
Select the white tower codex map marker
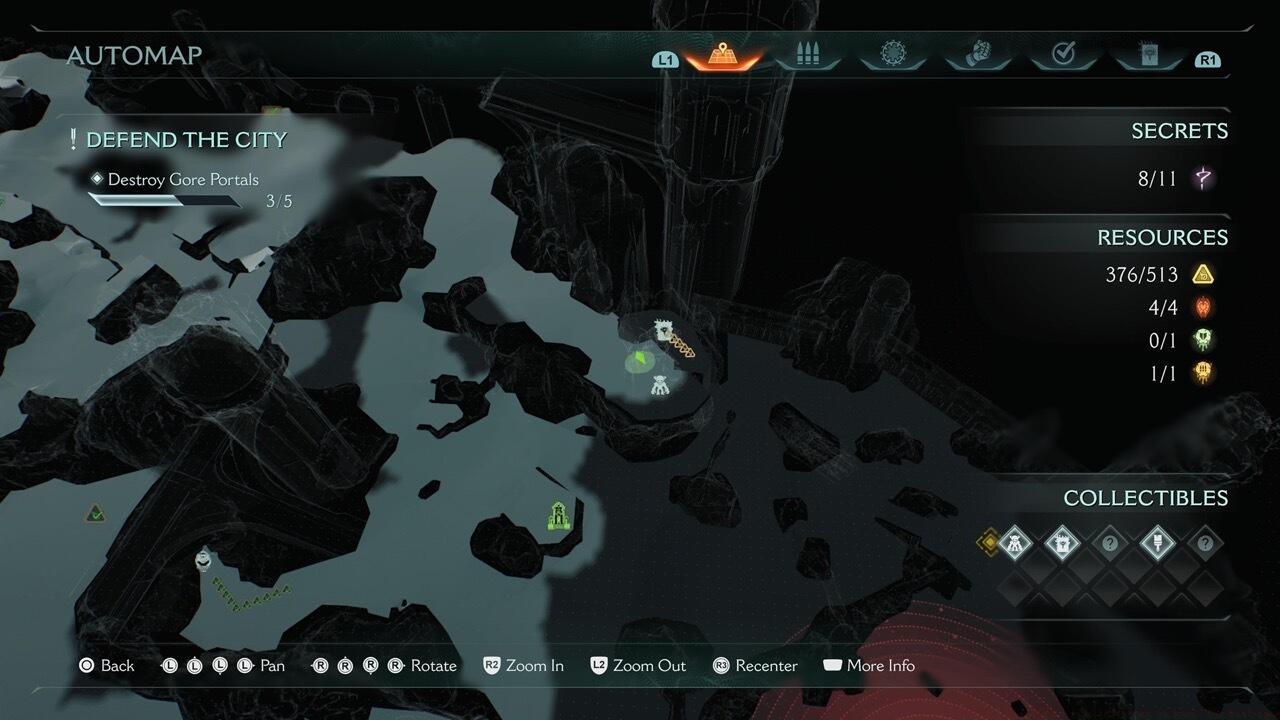(x=661, y=331)
